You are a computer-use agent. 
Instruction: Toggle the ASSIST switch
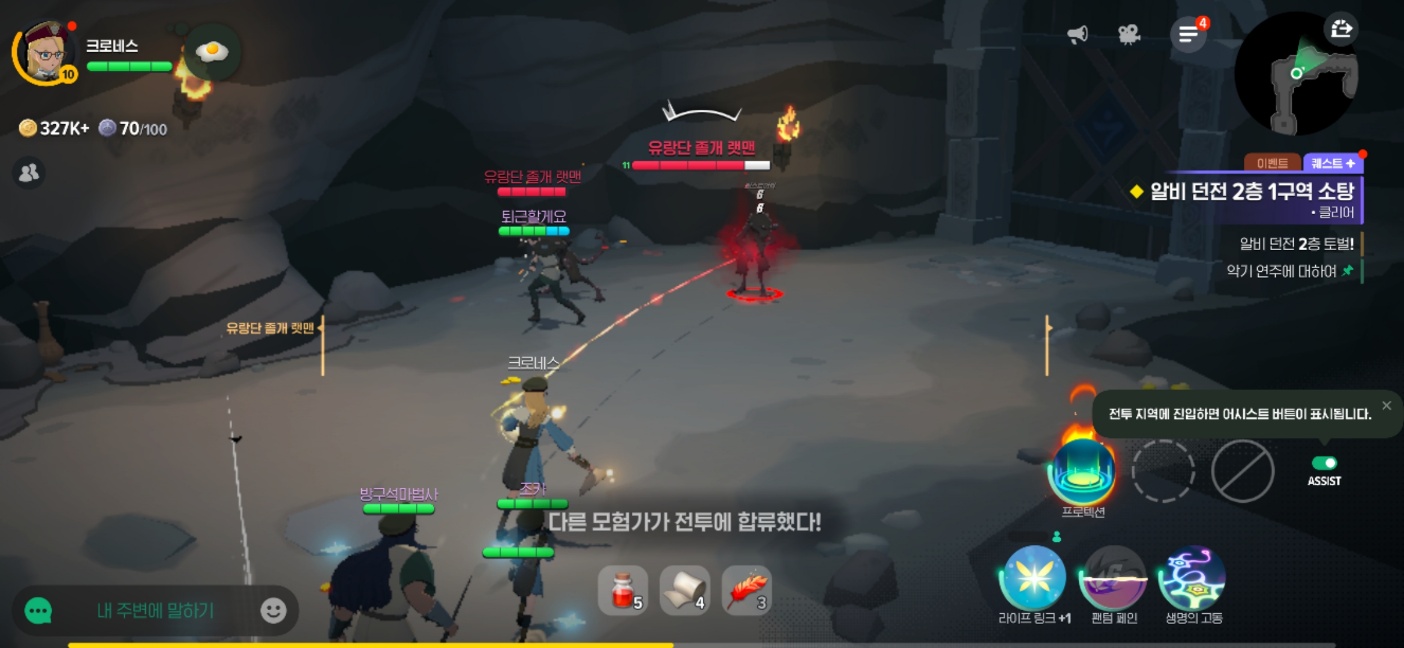(x=1324, y=463)
